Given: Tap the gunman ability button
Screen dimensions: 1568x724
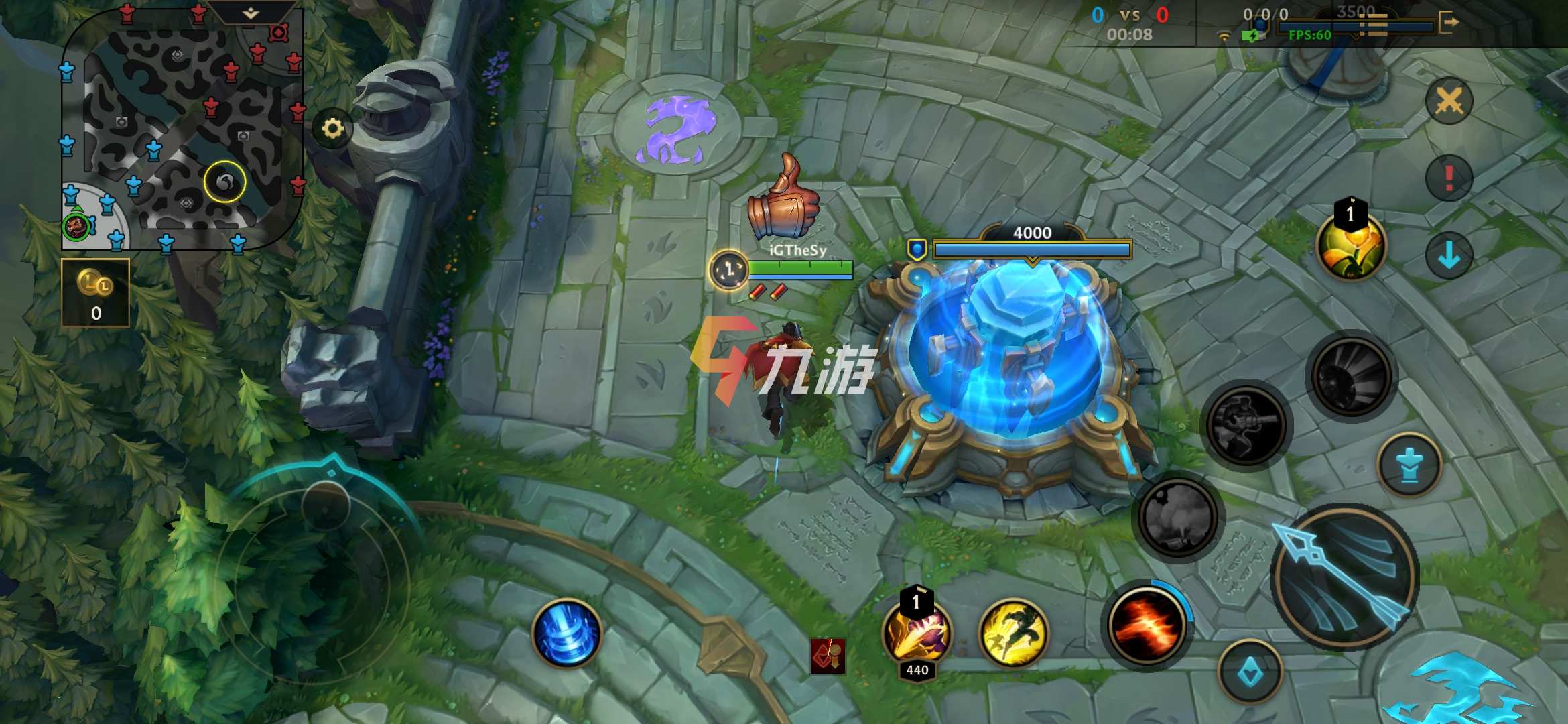Looking at the screenshot, I should (1246, 425).
